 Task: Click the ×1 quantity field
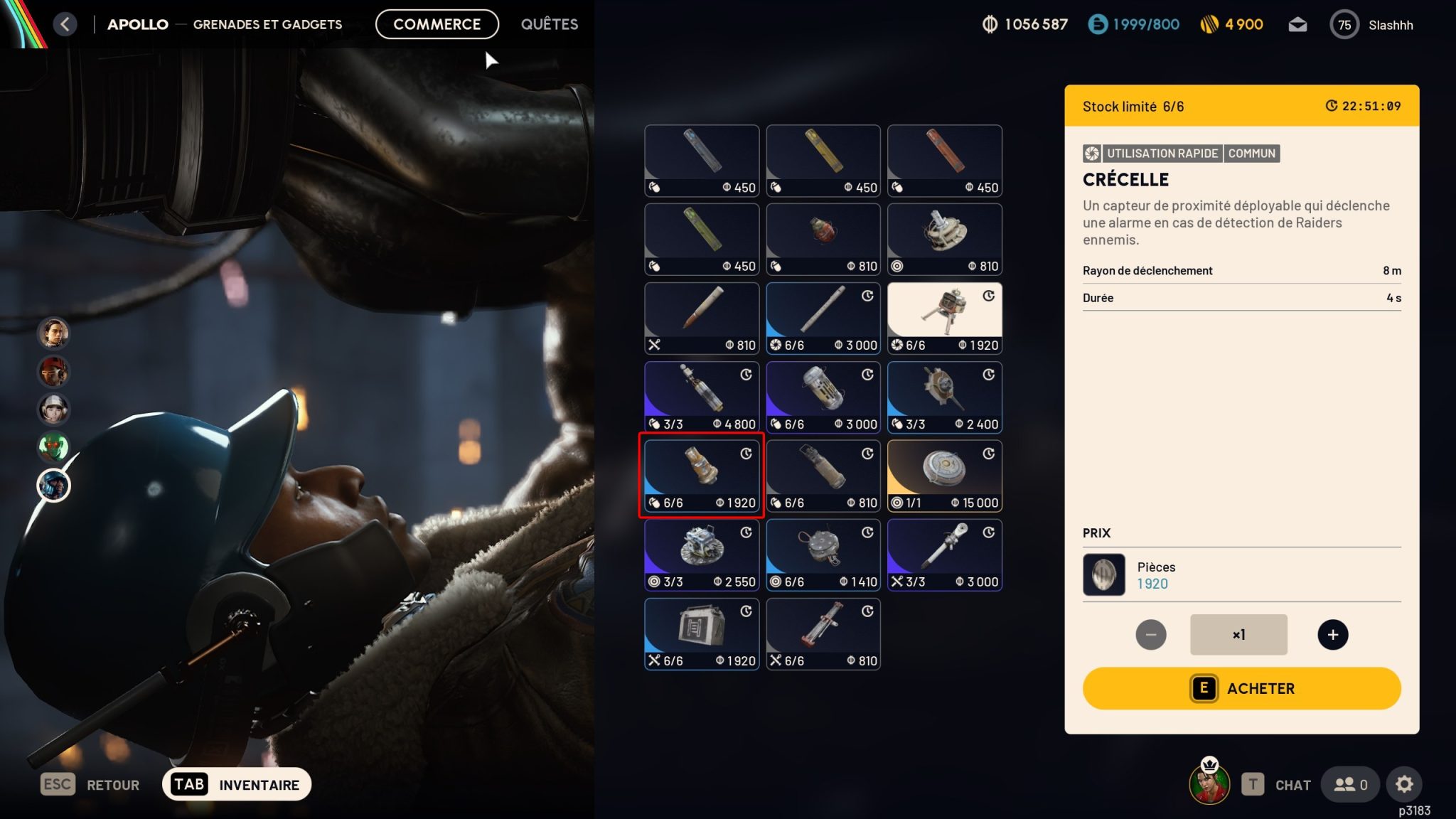1238,634
